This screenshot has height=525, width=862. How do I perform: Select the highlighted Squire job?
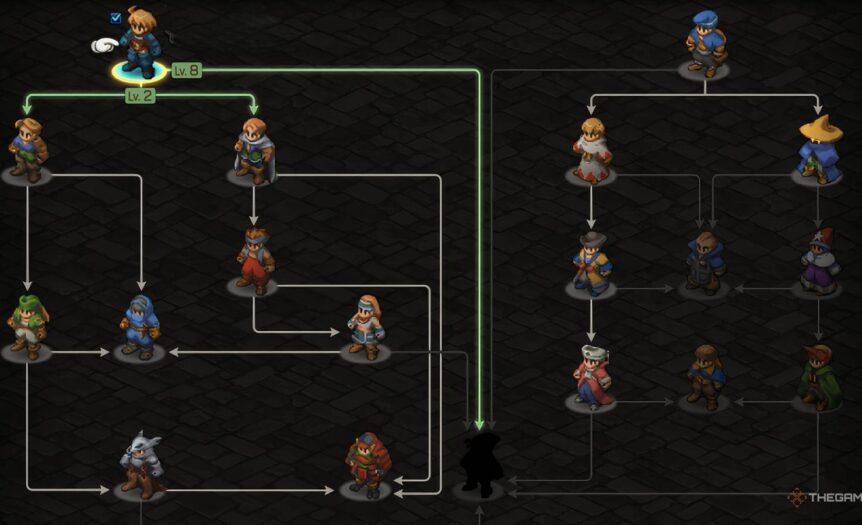140,45
